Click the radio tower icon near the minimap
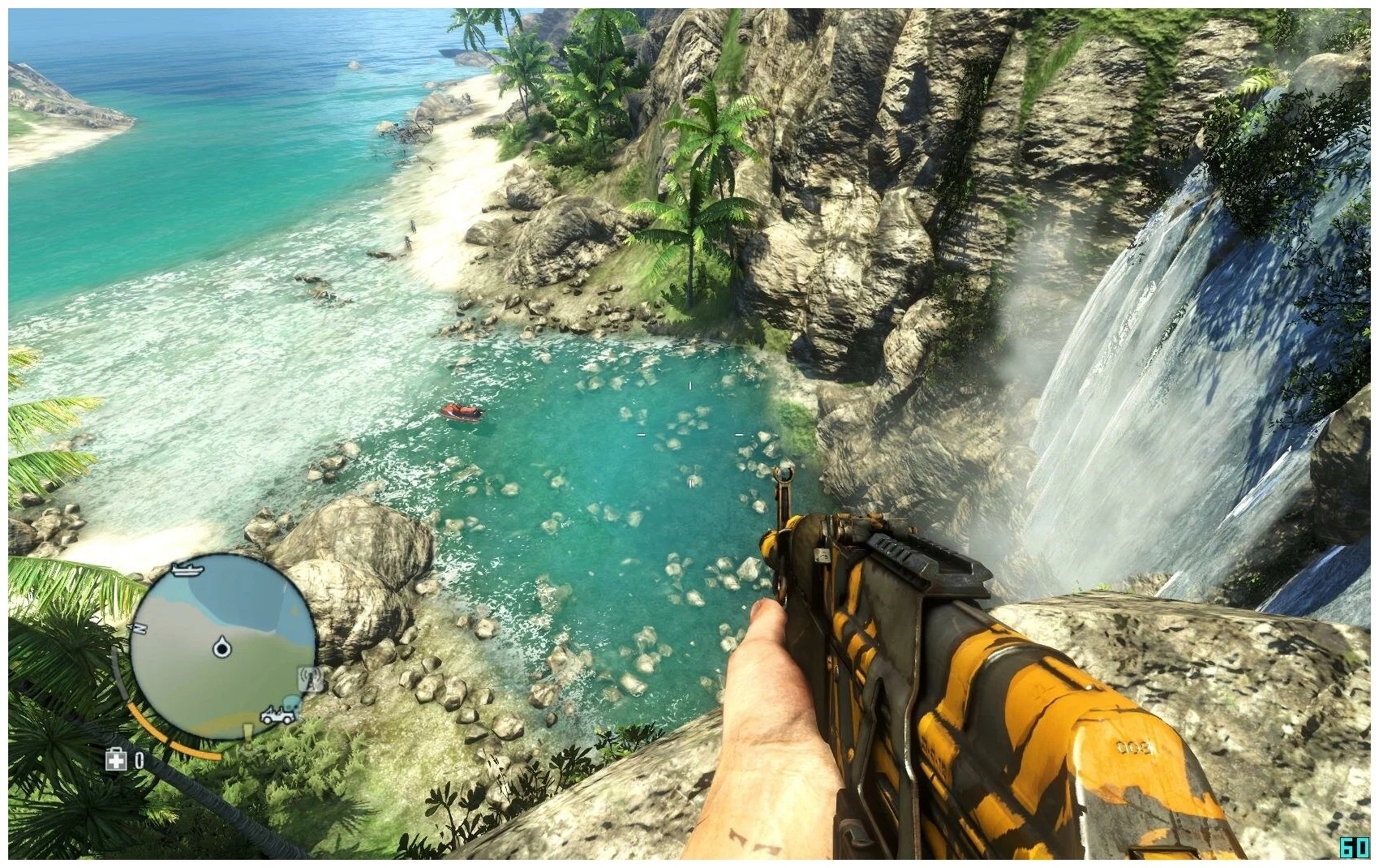 [x=310, y=679]
